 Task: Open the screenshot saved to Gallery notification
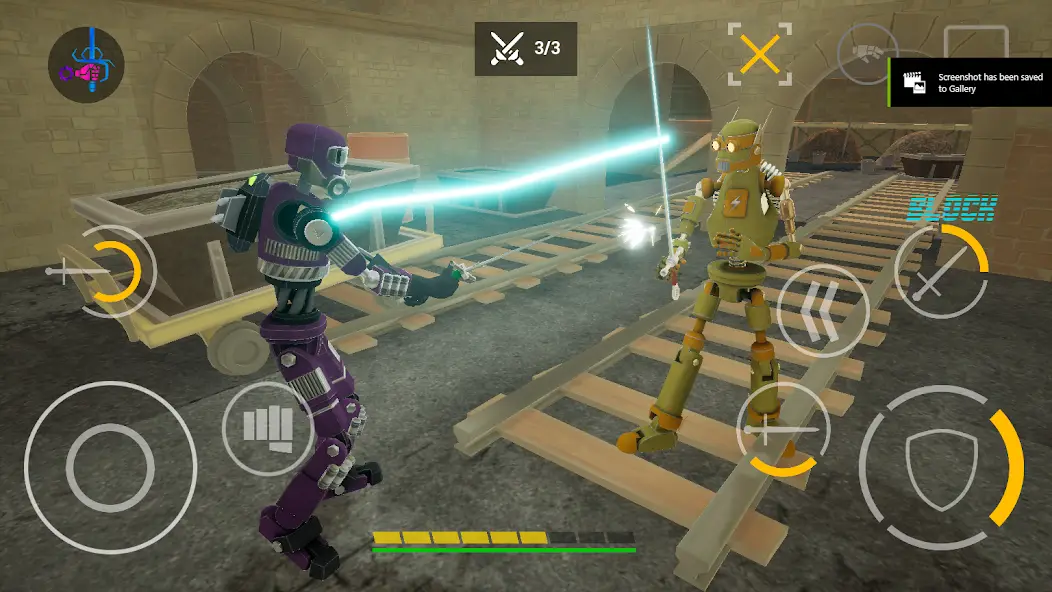pyautogui.click(x=970, y=83)
